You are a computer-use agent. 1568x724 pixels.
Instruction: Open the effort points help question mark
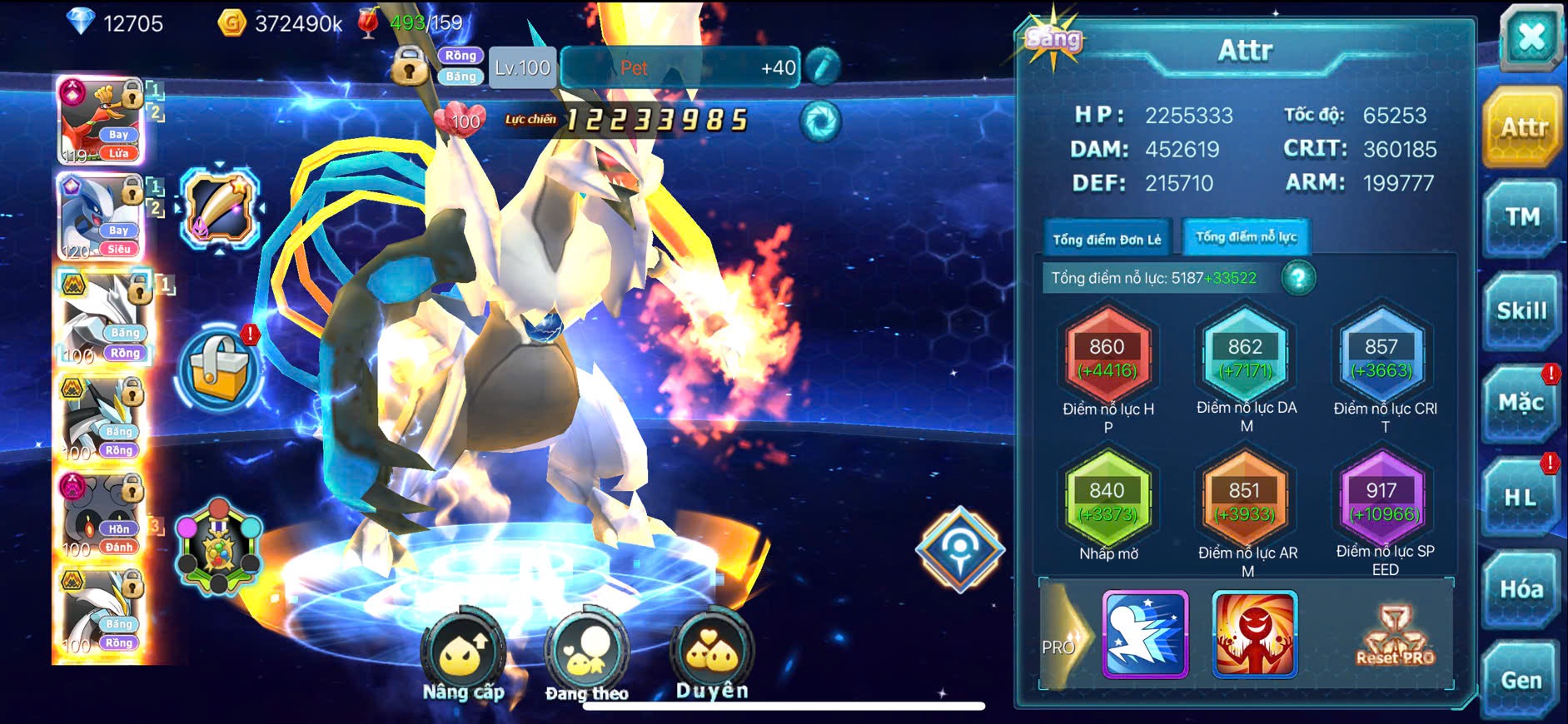tap(1298, 278)
